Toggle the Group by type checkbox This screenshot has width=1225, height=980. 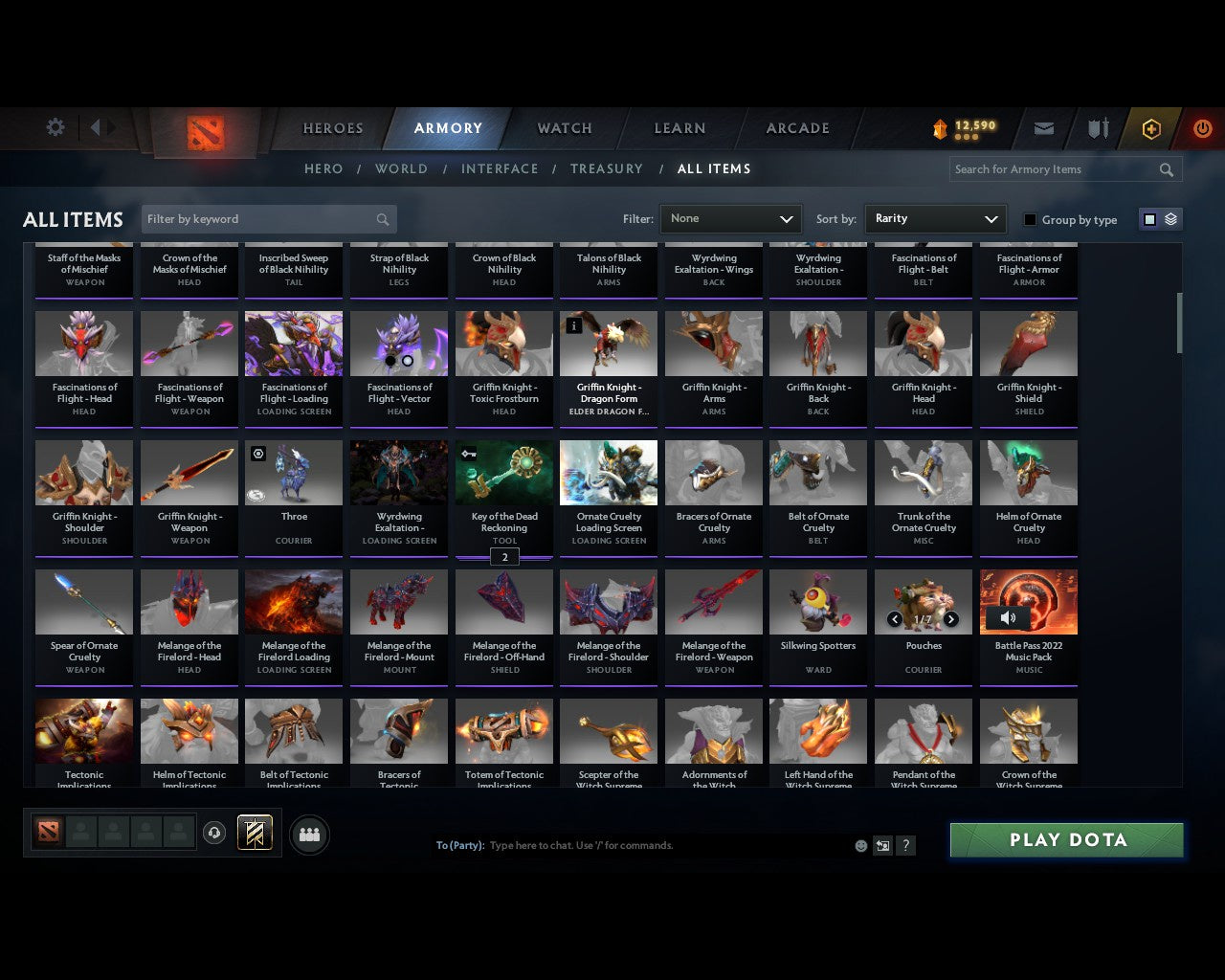click(1030, 219)
